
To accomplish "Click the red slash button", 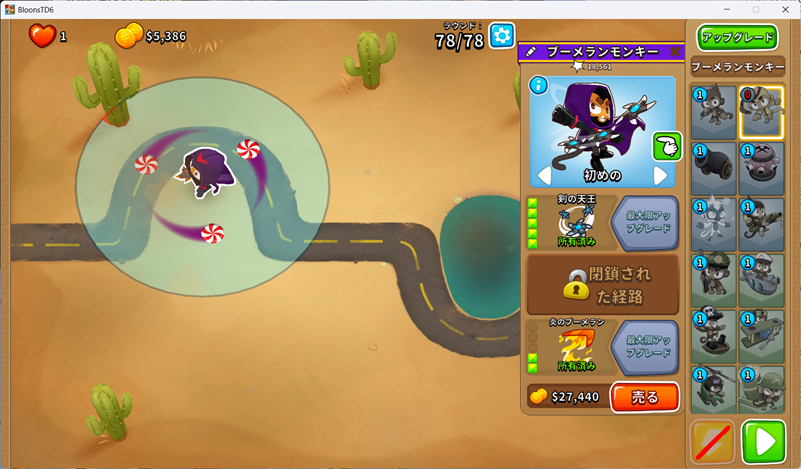I will click(713, 441).
